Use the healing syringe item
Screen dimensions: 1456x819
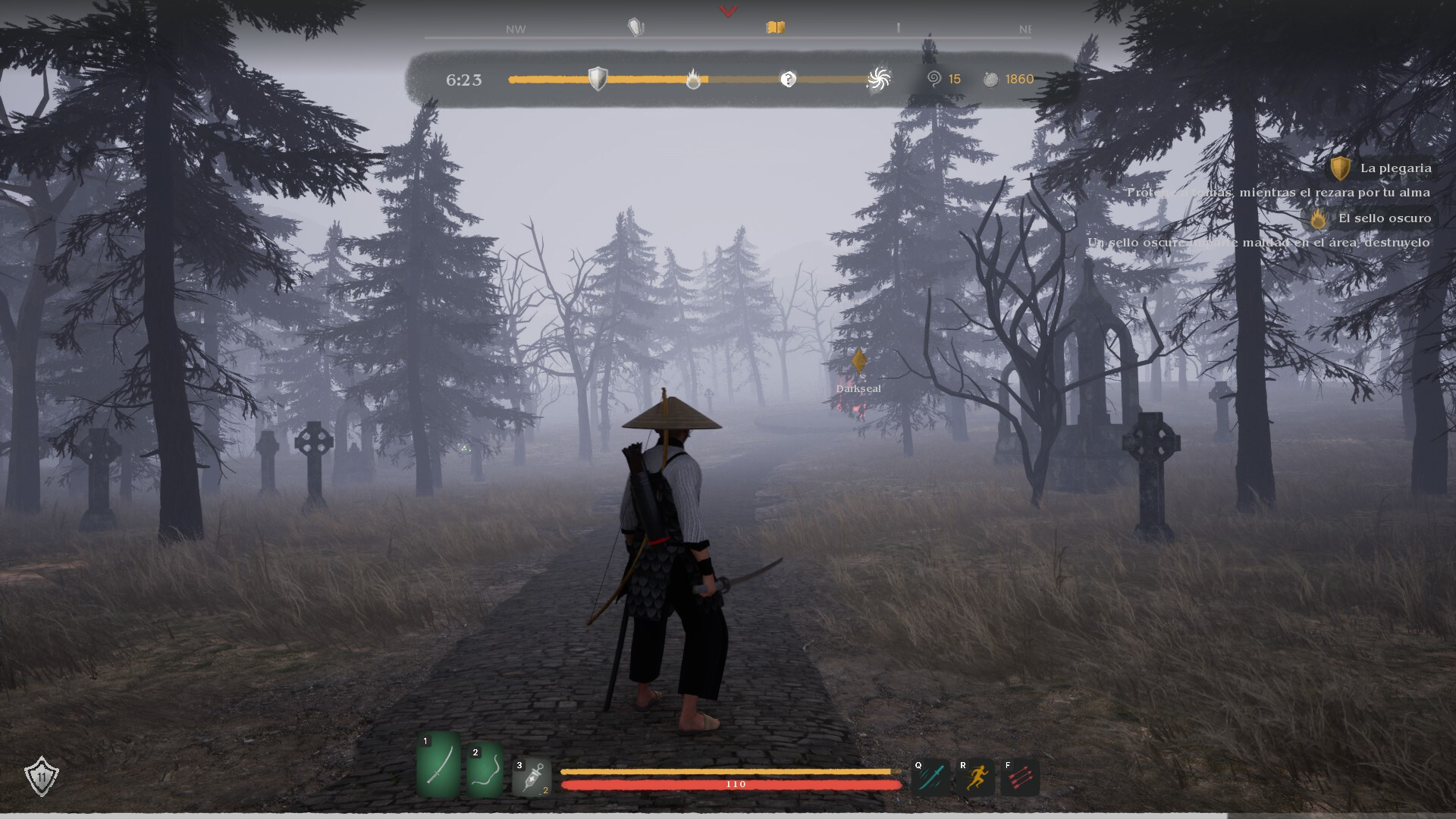tap(532, 777)
